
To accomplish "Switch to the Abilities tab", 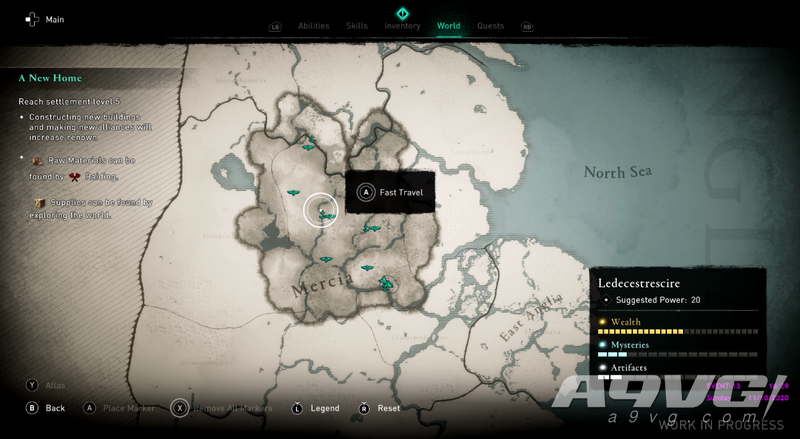I will tap(313, 26).
